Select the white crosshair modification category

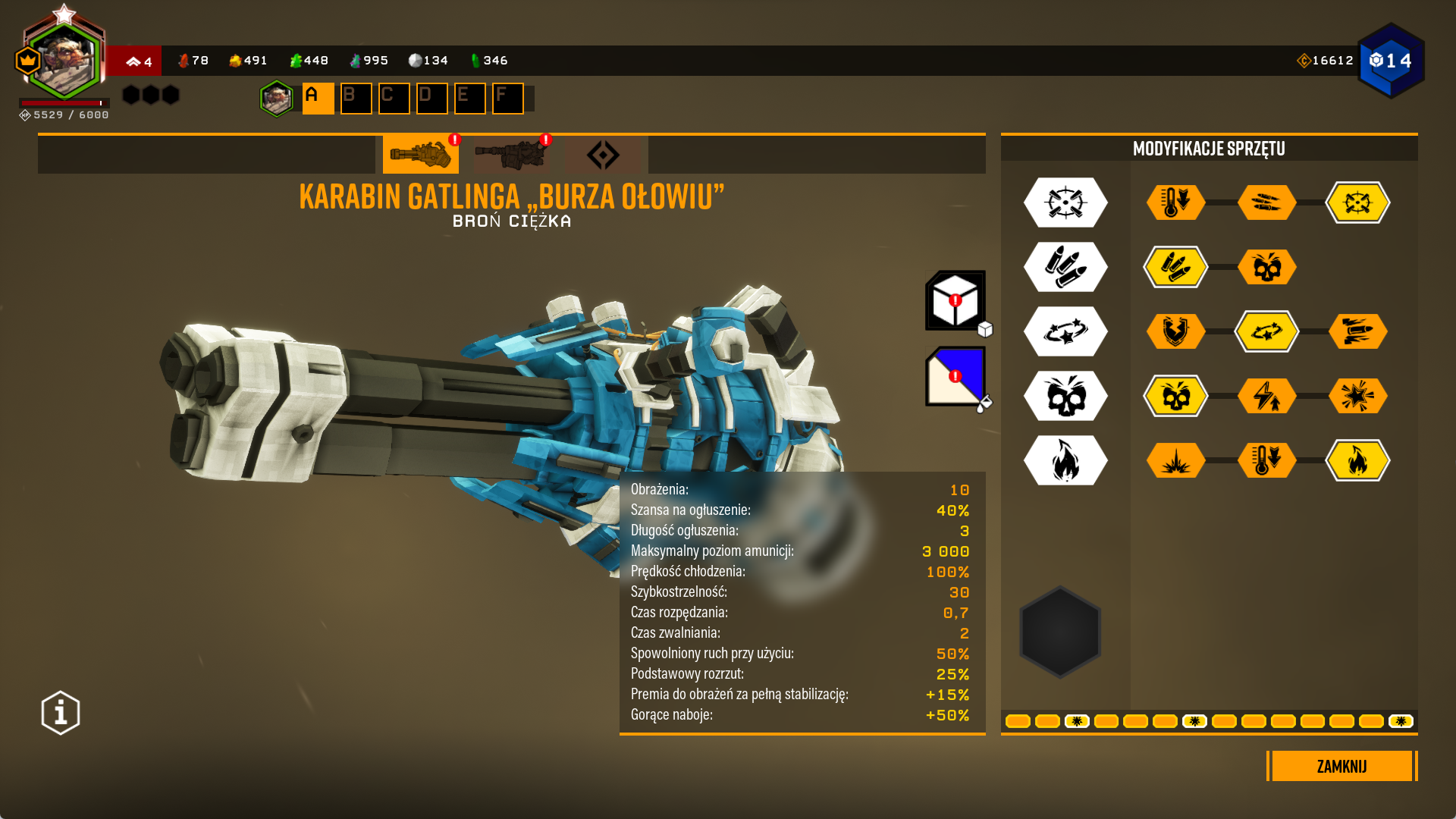point(1065,202)
